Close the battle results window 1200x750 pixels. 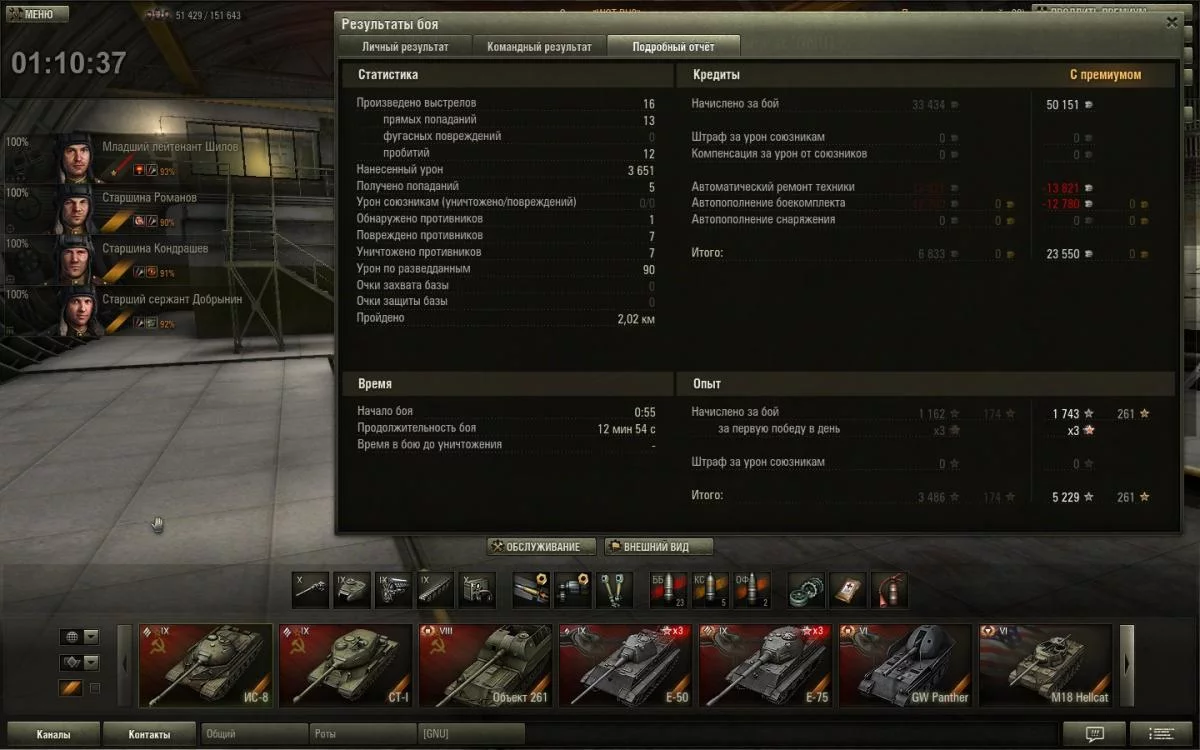pyautogui.click(x=1172, y=23)
